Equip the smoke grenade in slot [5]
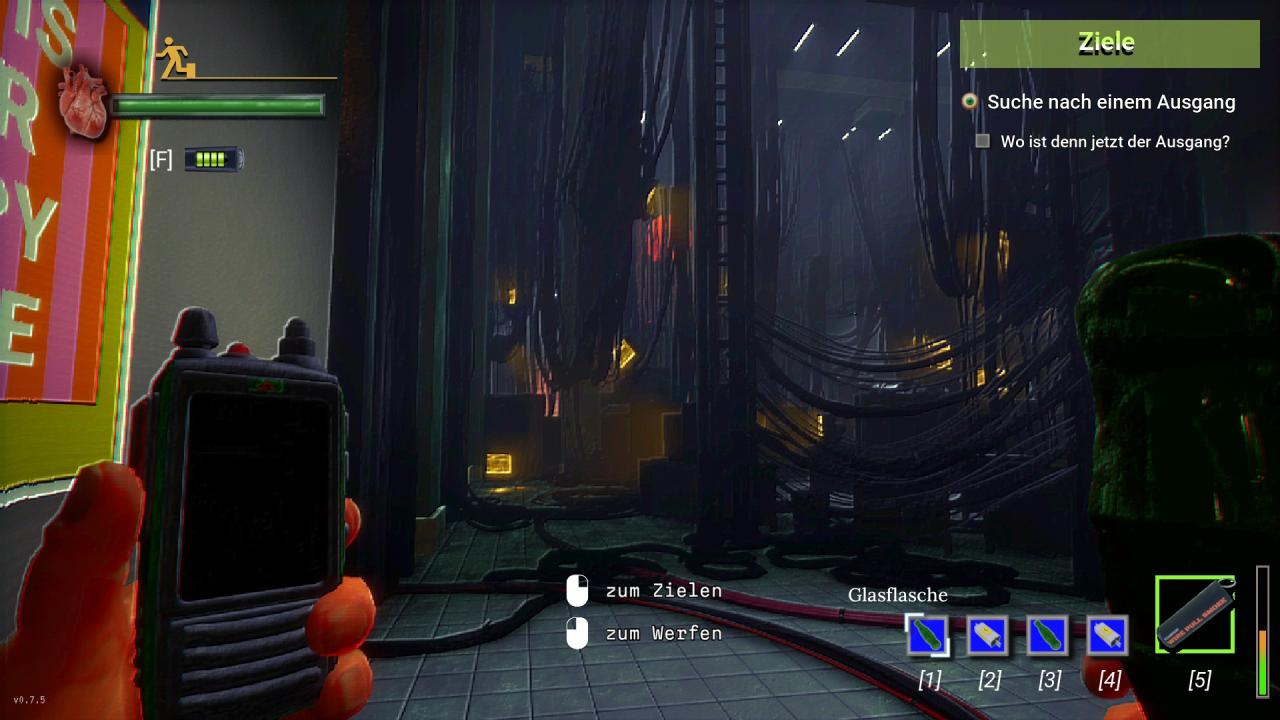Screen dimensions: 1280x720 pos(1195,614)
